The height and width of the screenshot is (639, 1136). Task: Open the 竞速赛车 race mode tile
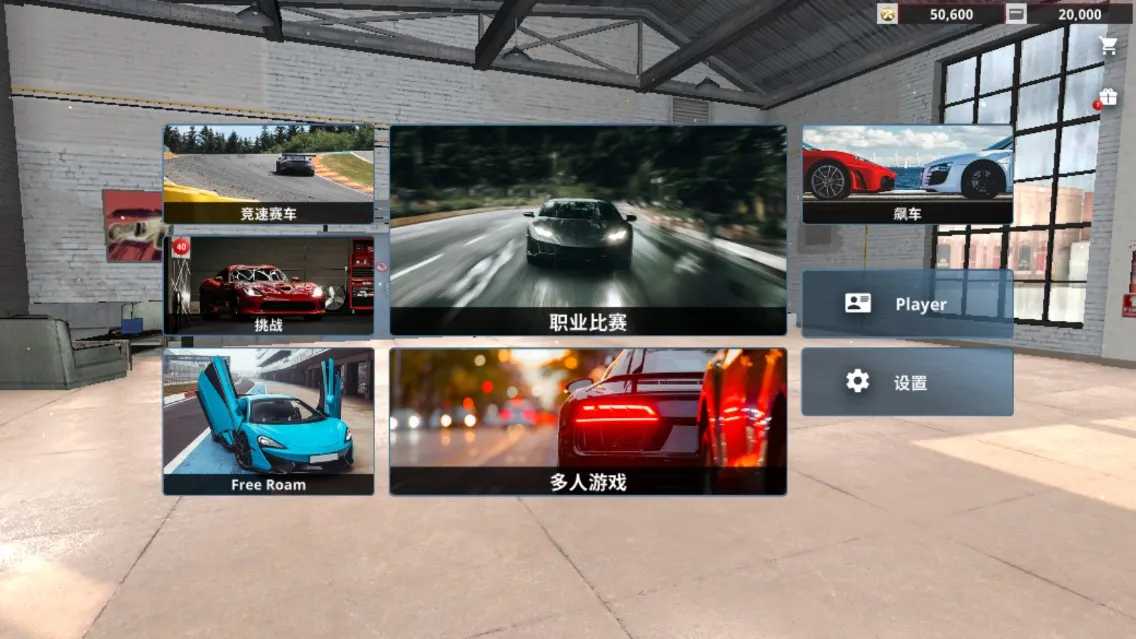point(268,174)
